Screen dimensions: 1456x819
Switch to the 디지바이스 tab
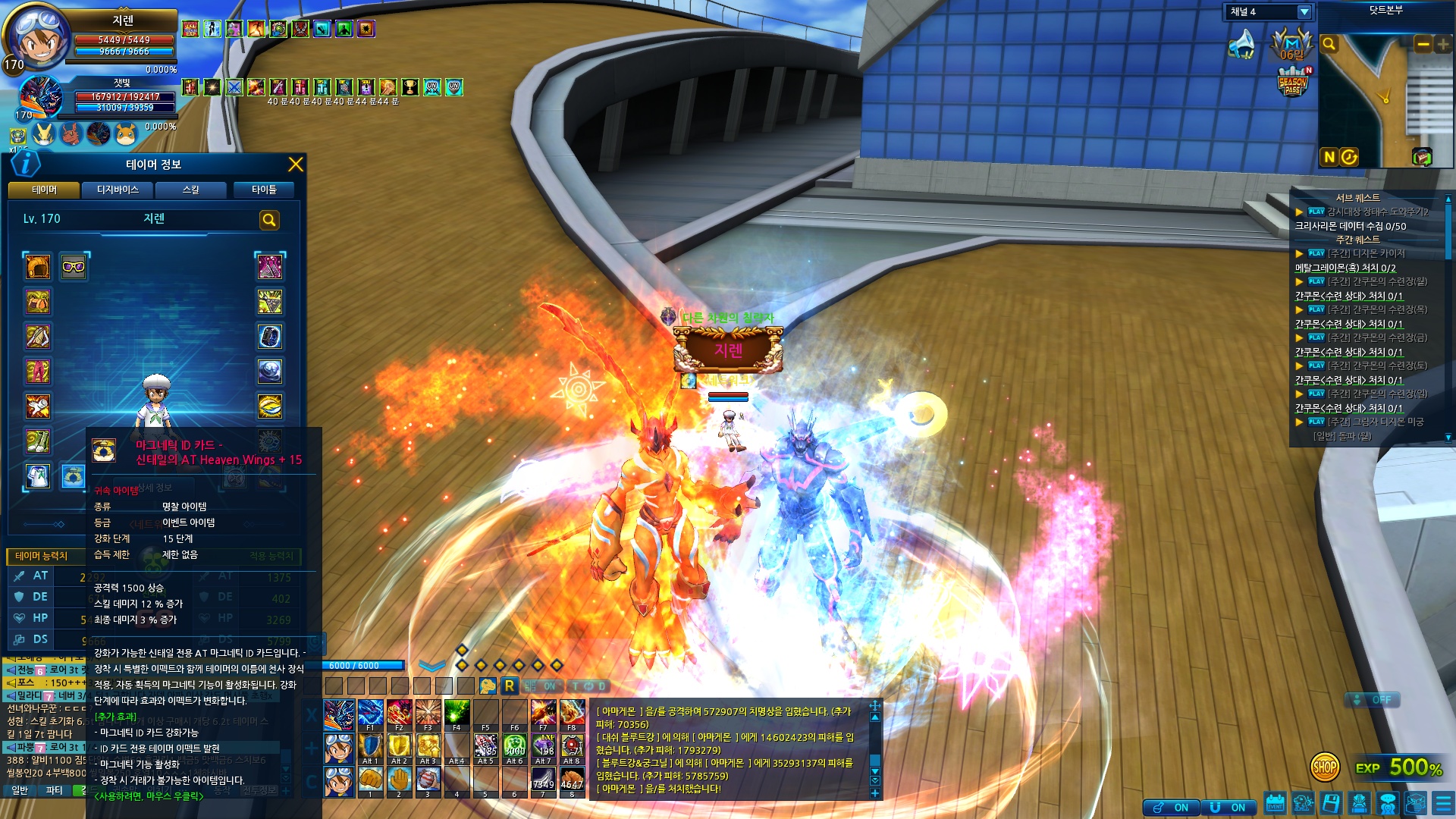click(x=118, y=190)
